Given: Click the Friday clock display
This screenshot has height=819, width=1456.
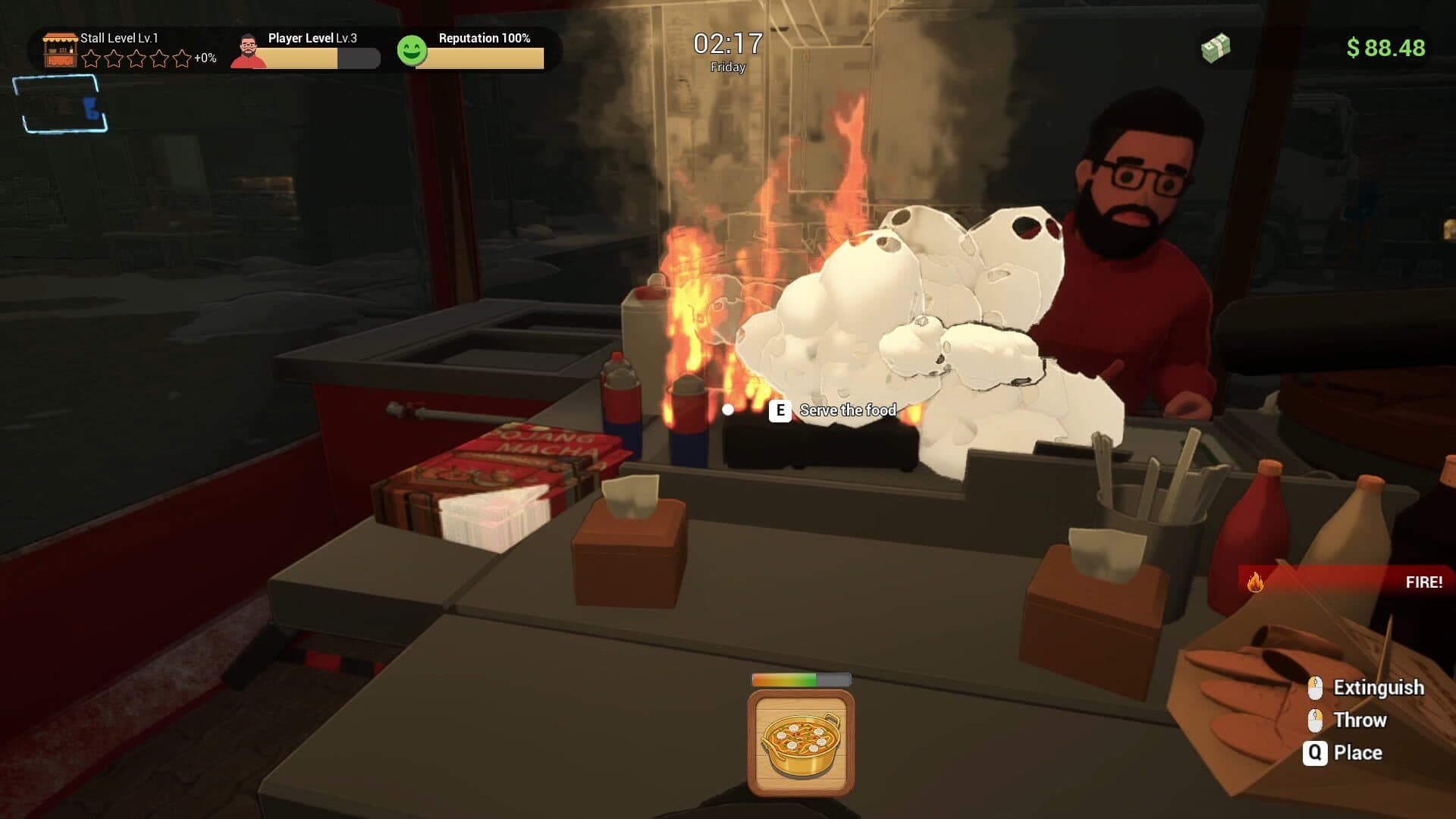Looking at the screenshot, I should pos(726,53).
